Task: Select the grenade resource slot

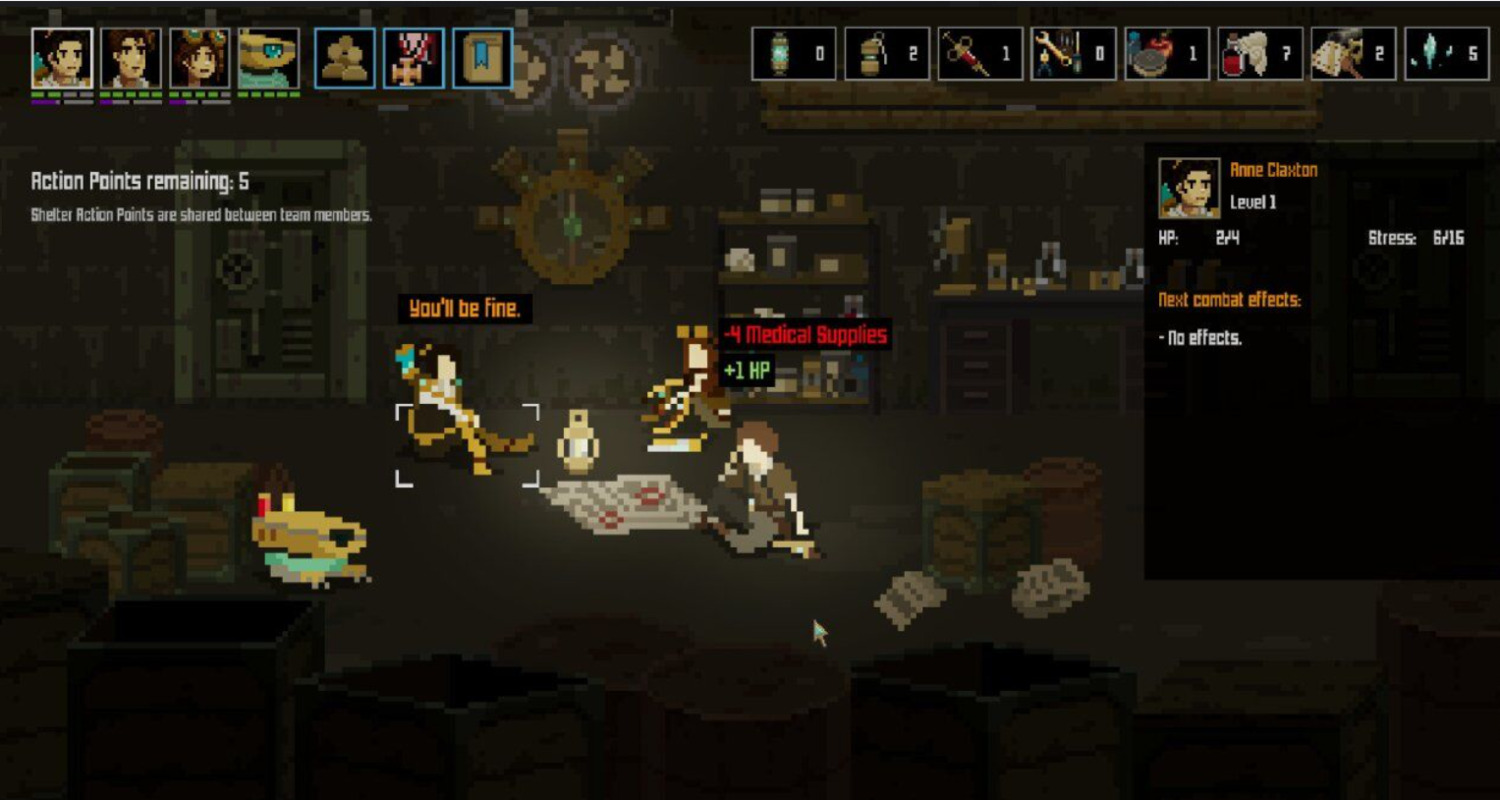Action: 887,54
